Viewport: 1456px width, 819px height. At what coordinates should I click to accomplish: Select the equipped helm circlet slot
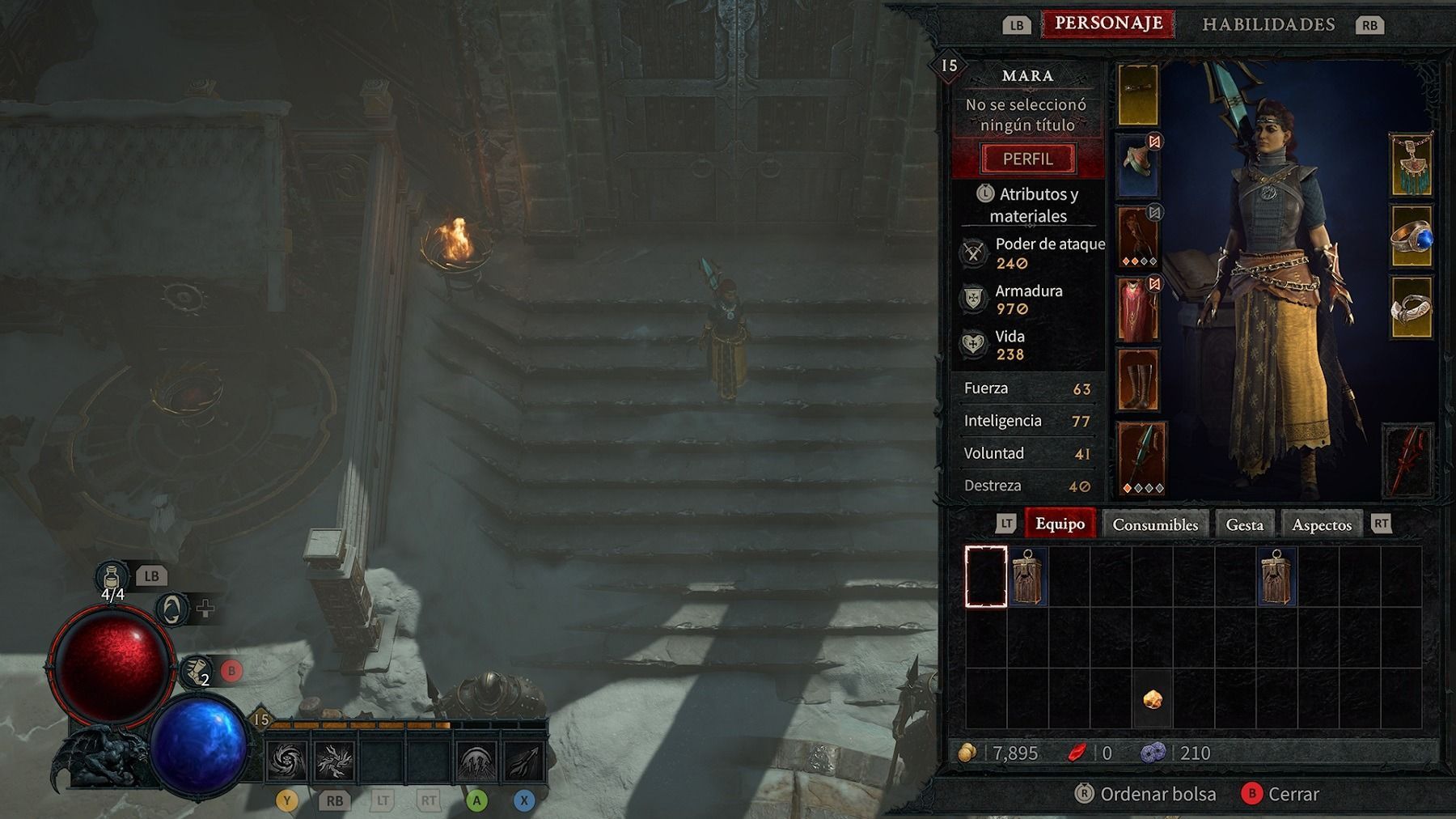1138,95
